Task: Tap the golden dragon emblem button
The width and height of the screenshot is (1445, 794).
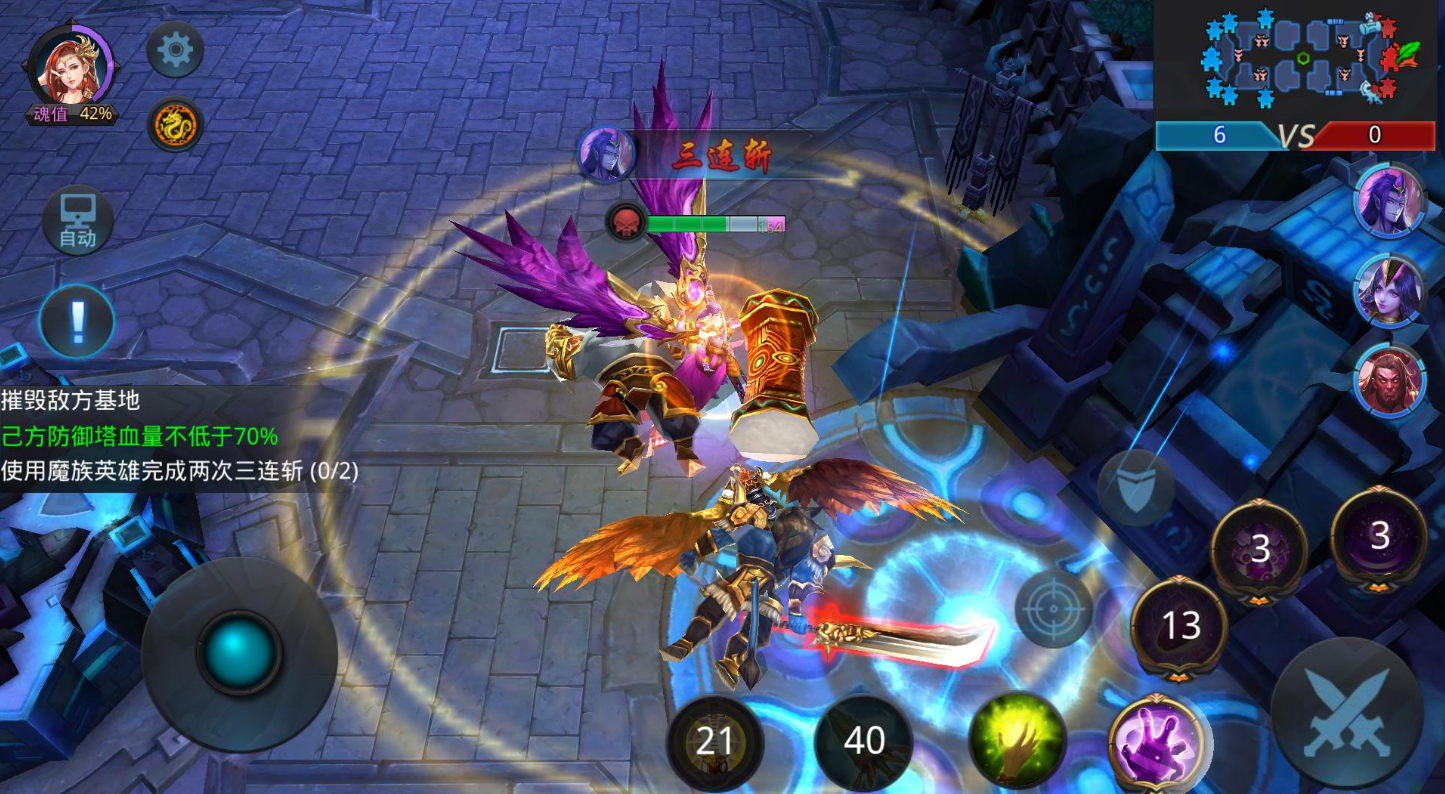Action: tap(175, 125)
